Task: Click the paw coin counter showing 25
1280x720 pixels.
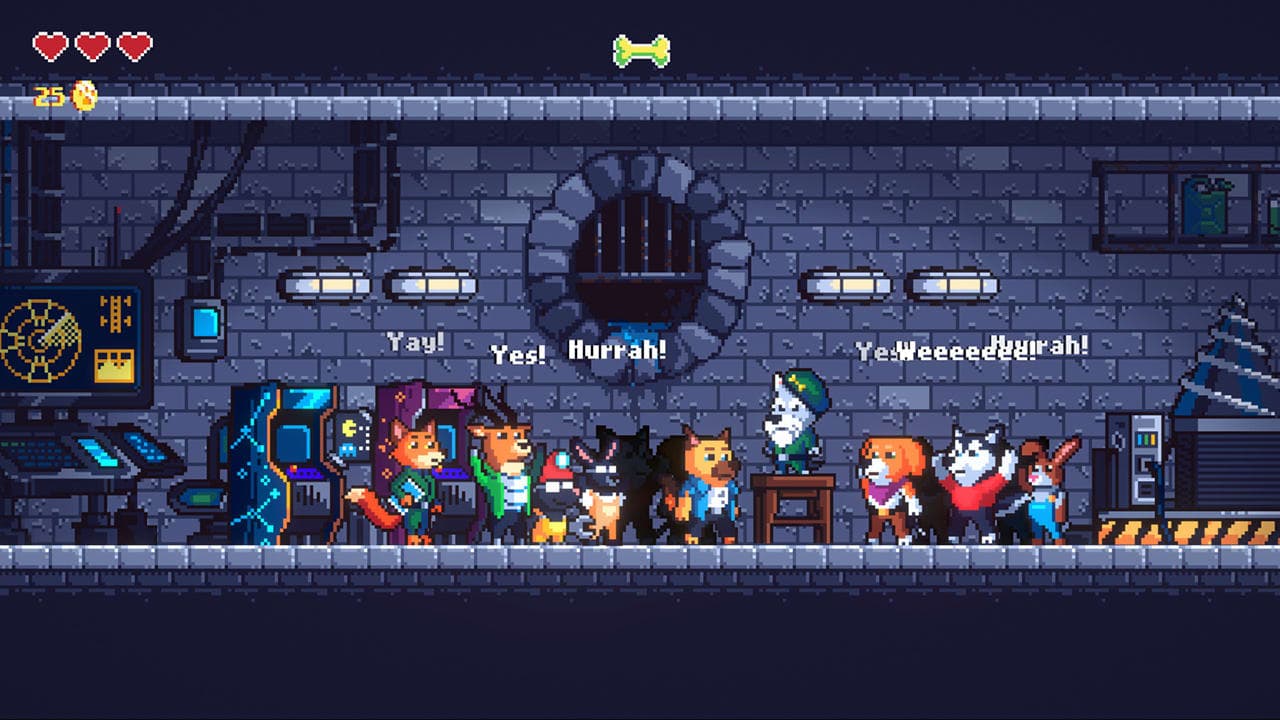Action: tap(47, 98)
